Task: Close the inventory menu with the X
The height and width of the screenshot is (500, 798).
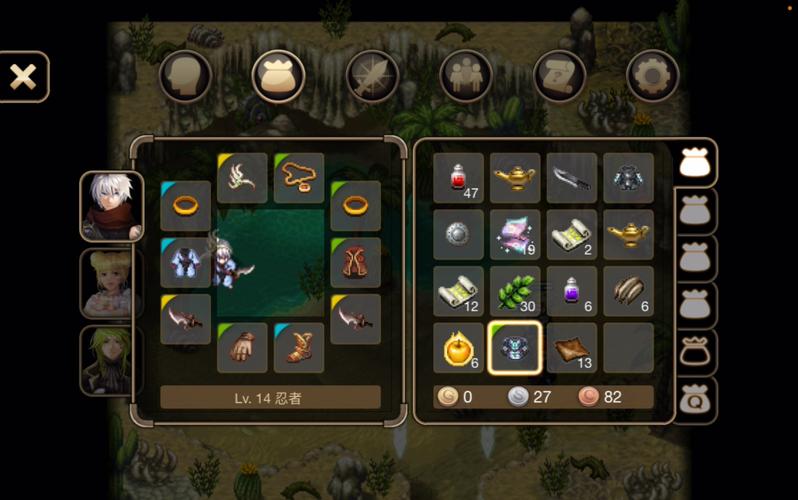Action: 23,77
